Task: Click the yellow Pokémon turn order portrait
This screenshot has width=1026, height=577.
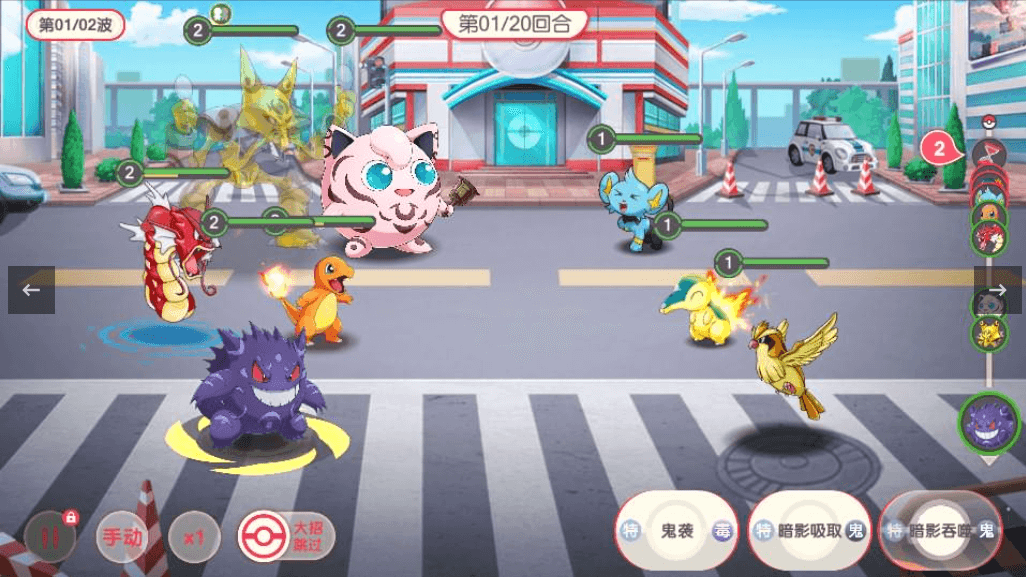Action: tap(989, 332)
